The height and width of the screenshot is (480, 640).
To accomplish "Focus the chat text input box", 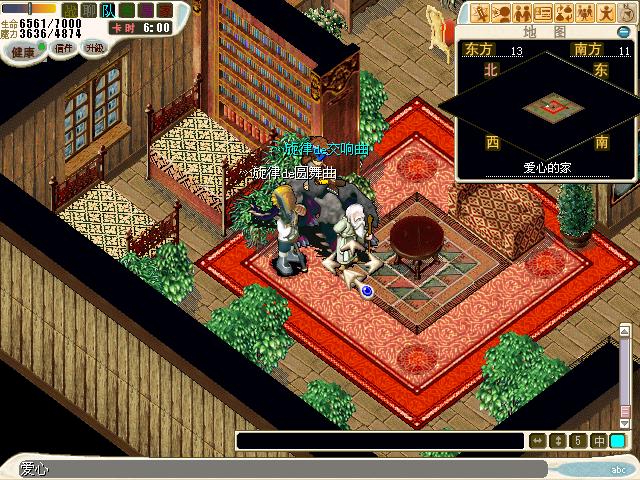I will pyautogui.click(x=380, y=441).
